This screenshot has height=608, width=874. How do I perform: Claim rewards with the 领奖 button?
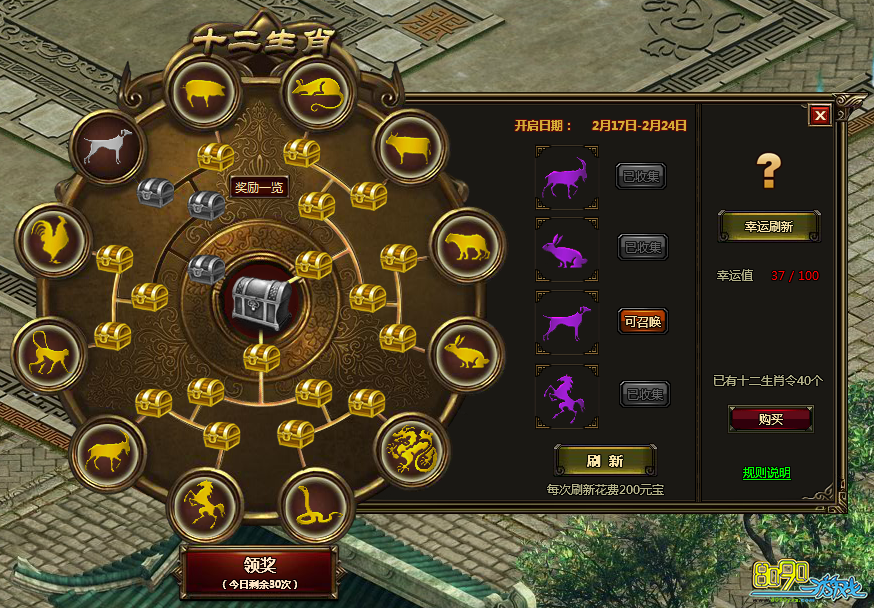[x=257, y=568]
